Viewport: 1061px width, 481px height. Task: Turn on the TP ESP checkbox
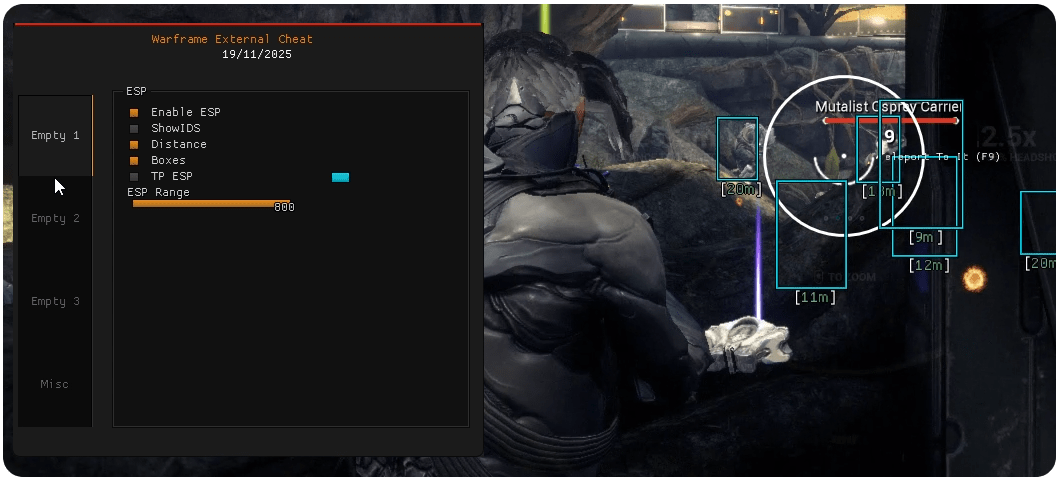(x=134, y=176)
